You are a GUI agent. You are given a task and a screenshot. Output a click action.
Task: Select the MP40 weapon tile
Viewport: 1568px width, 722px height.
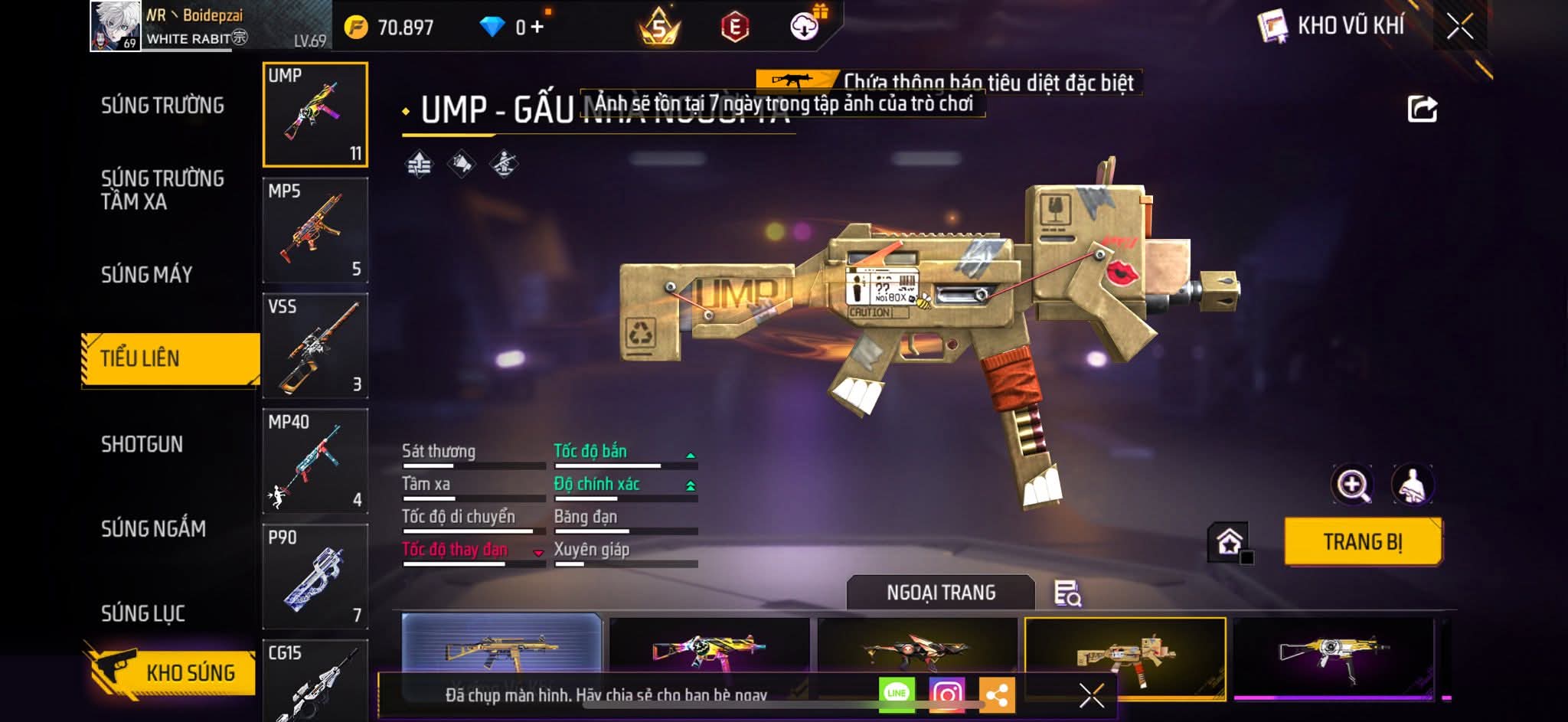[315, 462]
